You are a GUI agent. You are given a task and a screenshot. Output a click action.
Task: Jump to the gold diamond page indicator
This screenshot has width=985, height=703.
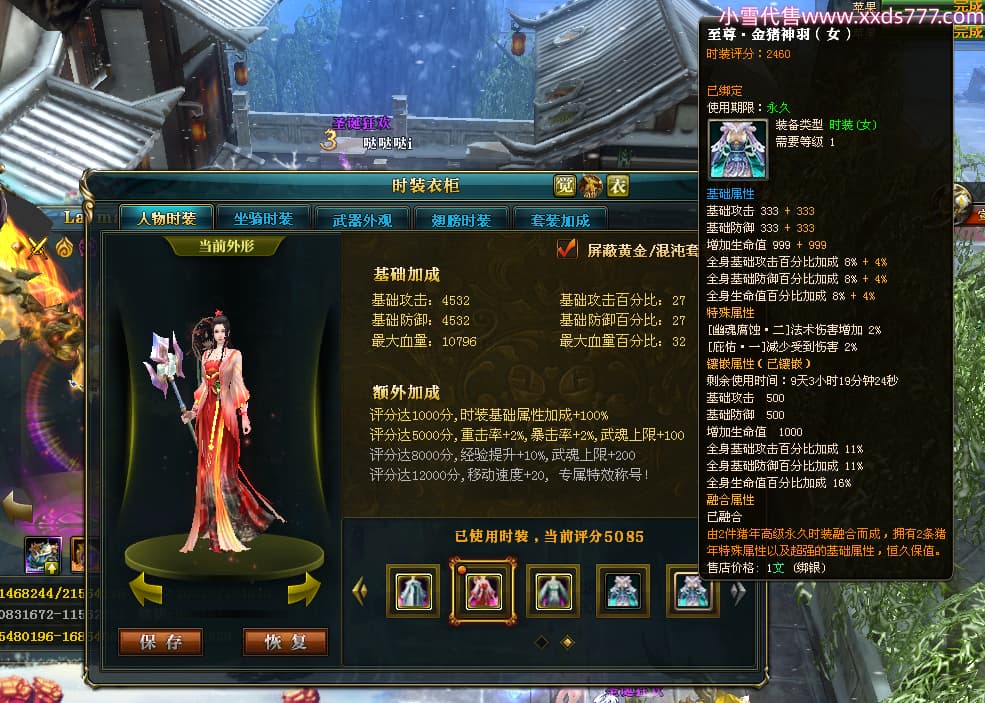click(567, 642)
